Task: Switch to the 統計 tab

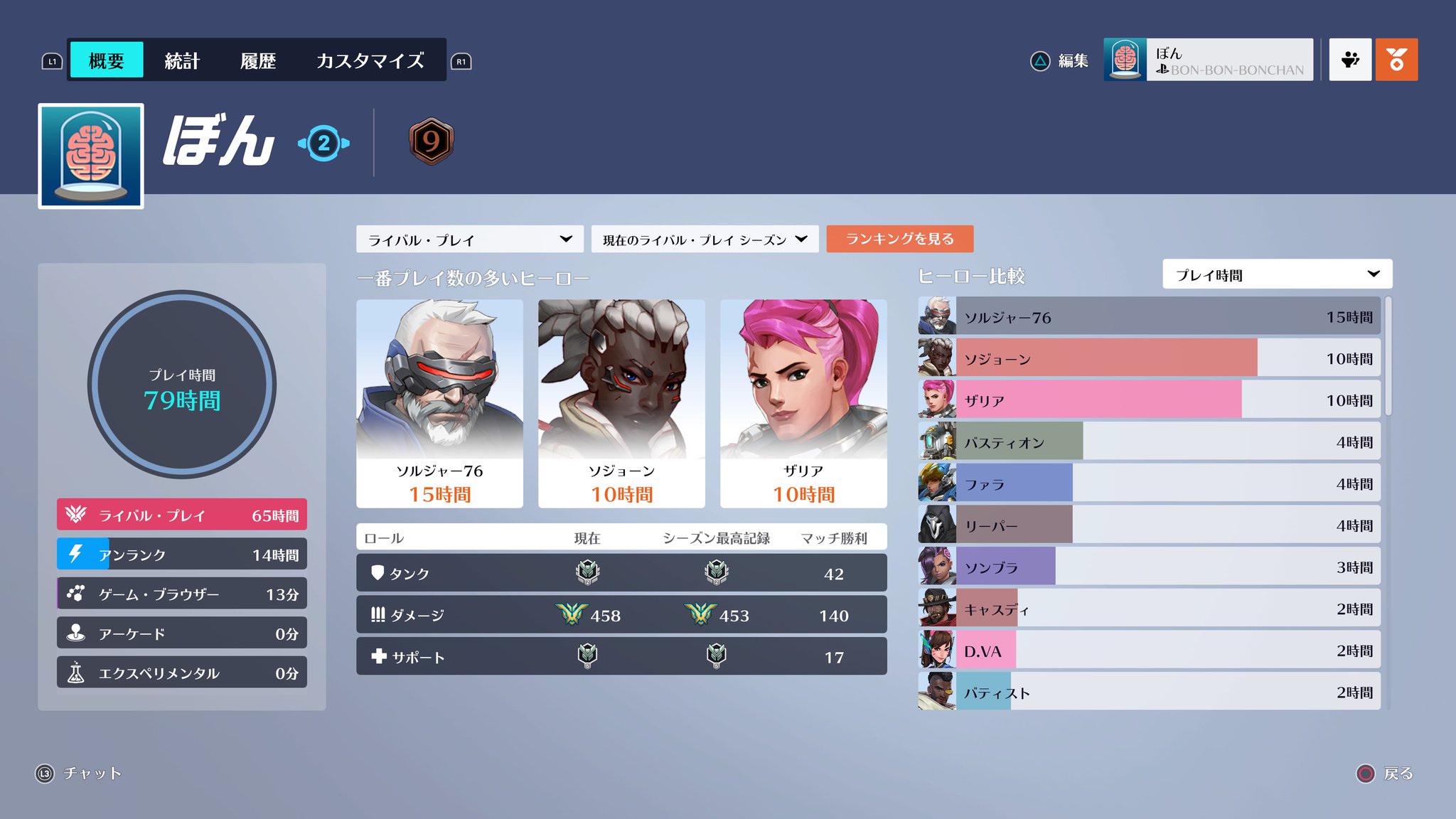Action: click(182, 60)
